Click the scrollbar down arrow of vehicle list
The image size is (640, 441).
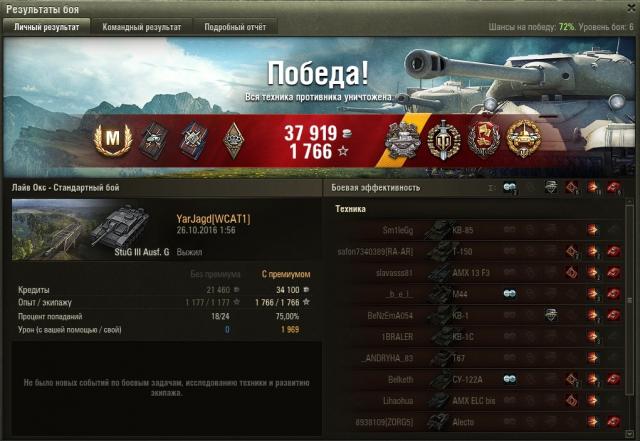click(632, 434)
